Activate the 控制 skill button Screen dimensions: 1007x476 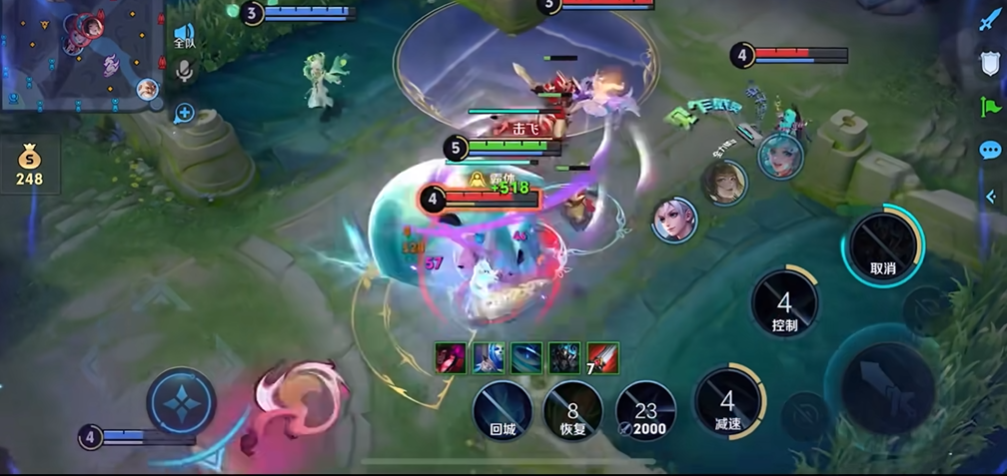pos(785,304)
